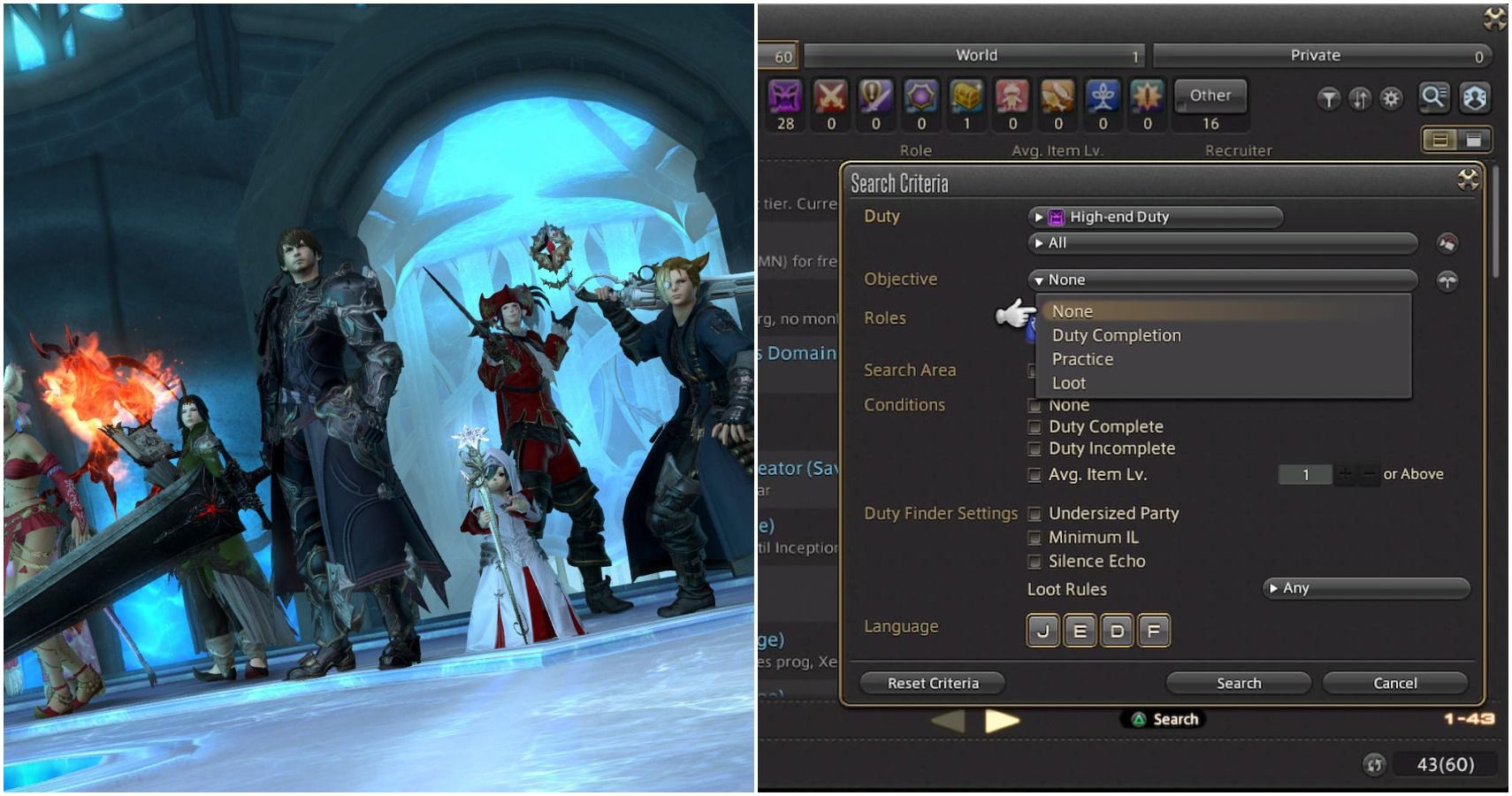Toggle the Silence Echo setting
Image resolution: width=1512 pixels, height=796 pixels.
1035,561
